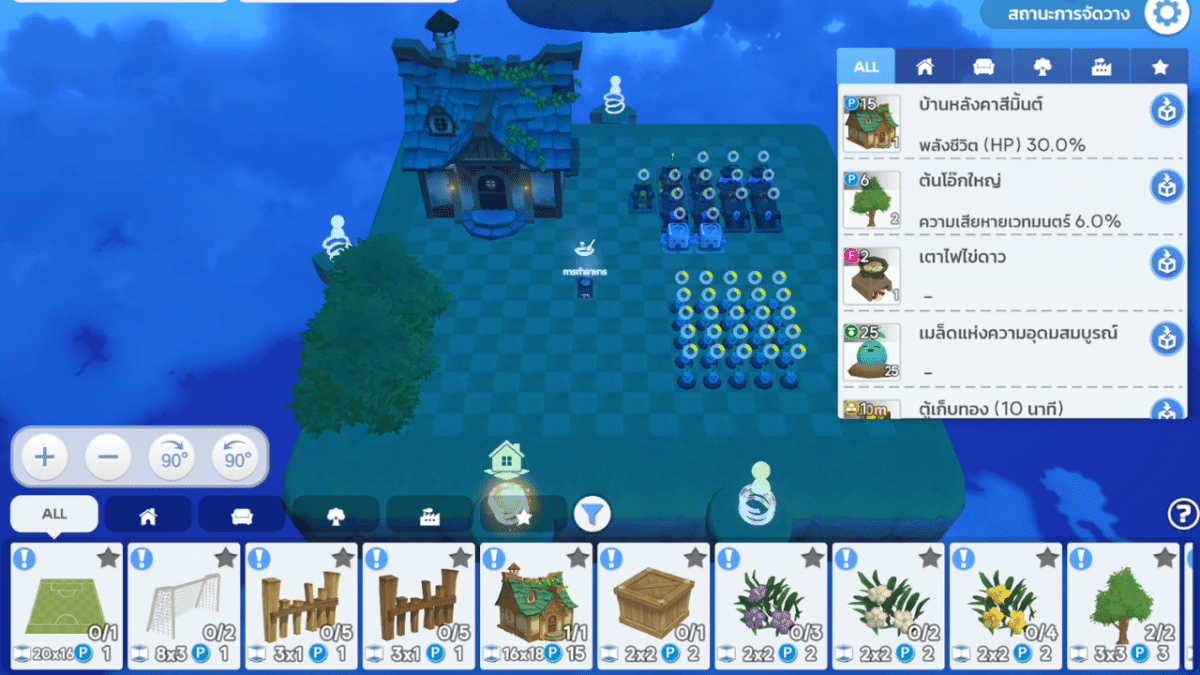Screen dimensions: 1200x675
Task: Pick the purple flower bush card
Action: [x=771, y=606]
